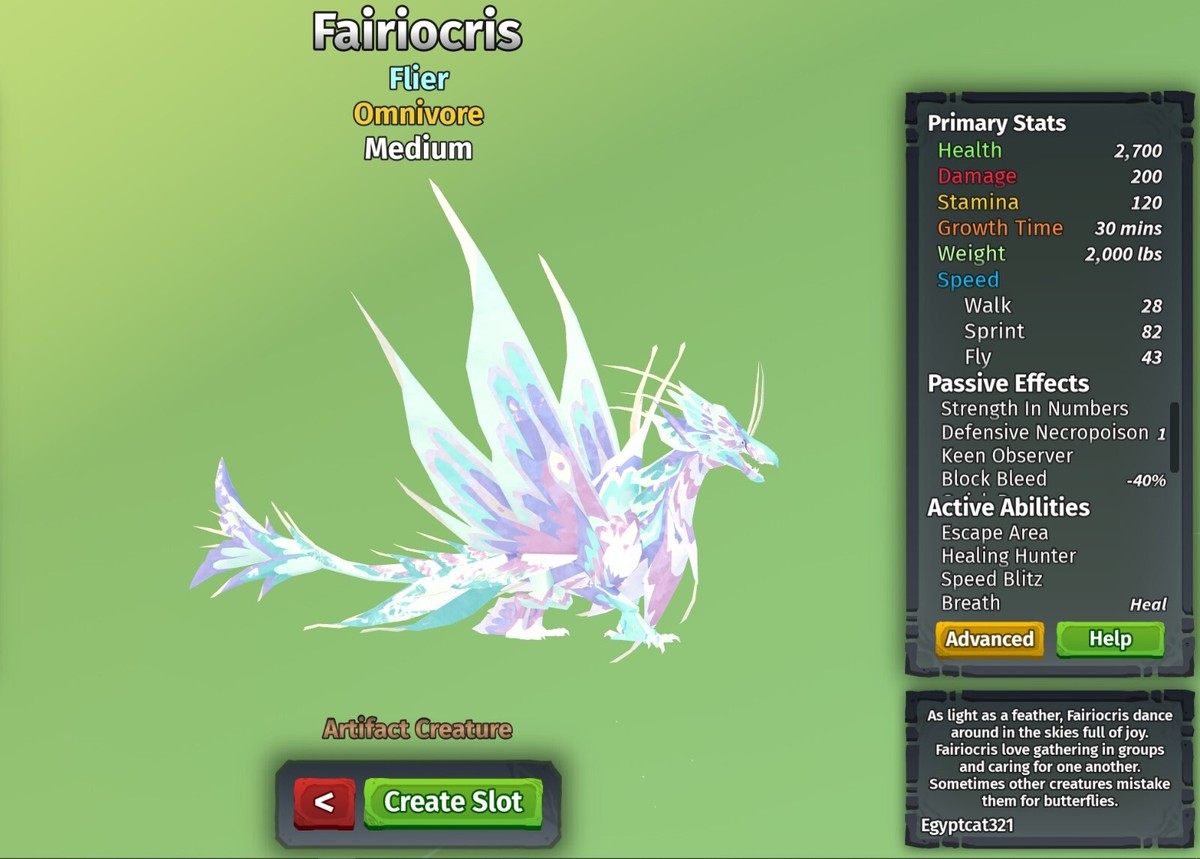Select the Defensive Necropoison passive effect
This screenshot has height=859, width=1200.
(x=1044, y=432)
